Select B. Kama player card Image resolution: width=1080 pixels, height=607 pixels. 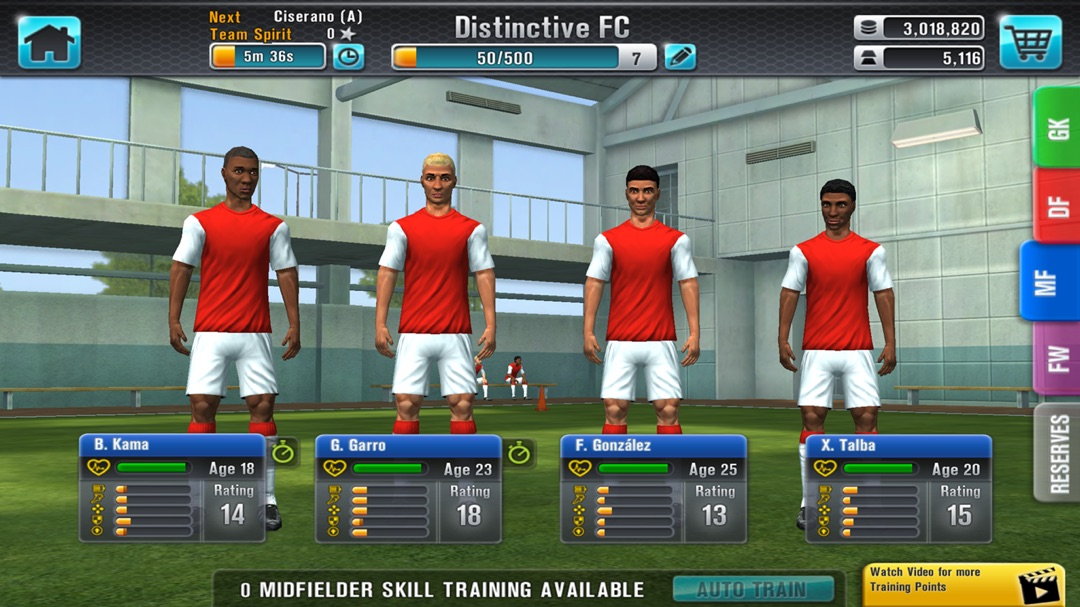point(172,488)
